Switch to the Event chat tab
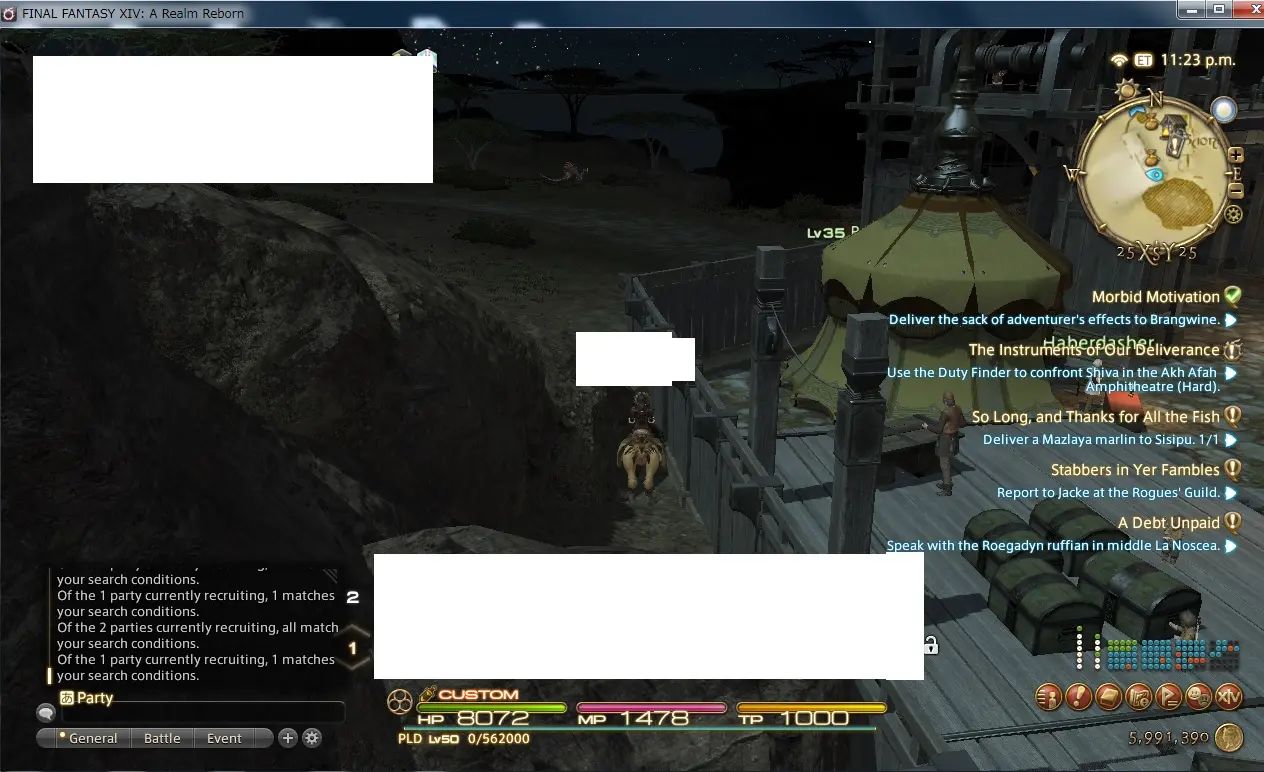Viewport: 1264px width, 772px height. click(224, 738)
